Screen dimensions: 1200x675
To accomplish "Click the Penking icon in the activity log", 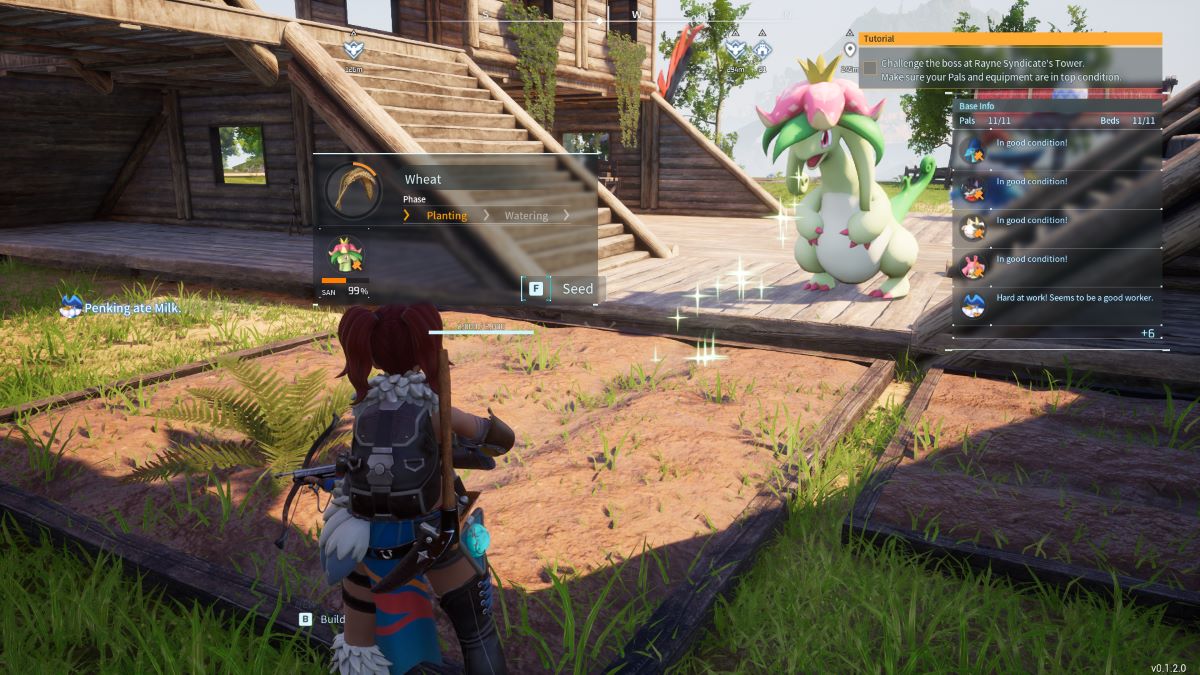I will tap(70, 307).
